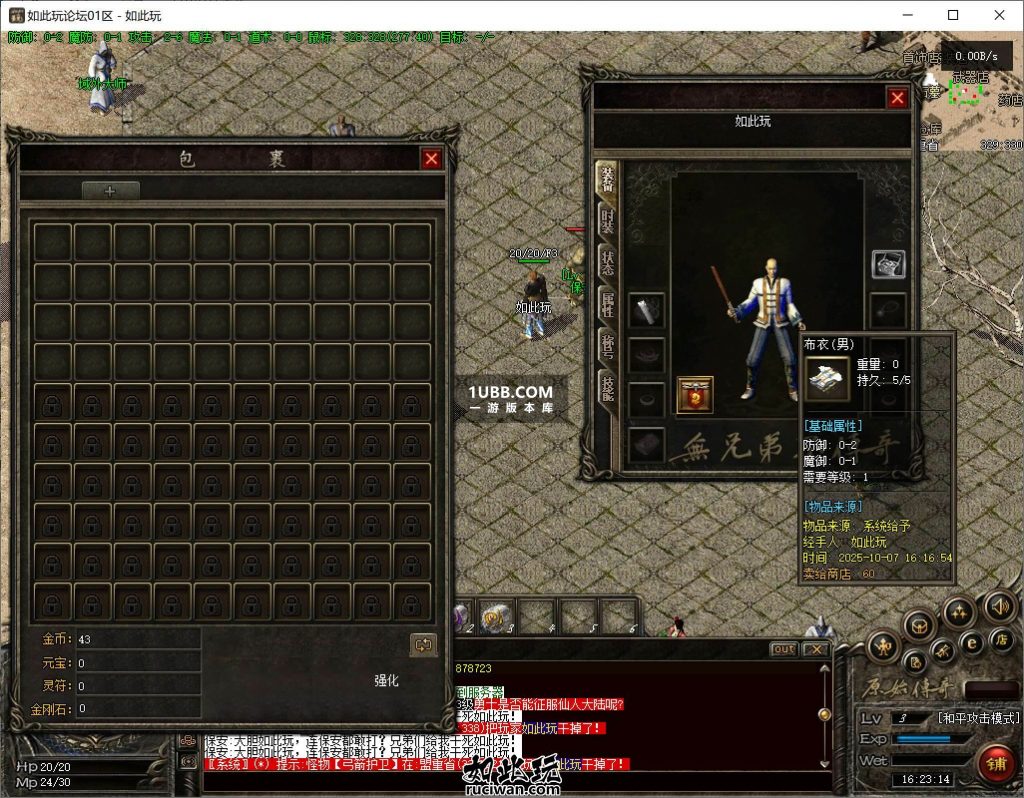1024x798 pixels.
Task: Click the plus button under the 包裹 title
Action: tap(110, 191)
